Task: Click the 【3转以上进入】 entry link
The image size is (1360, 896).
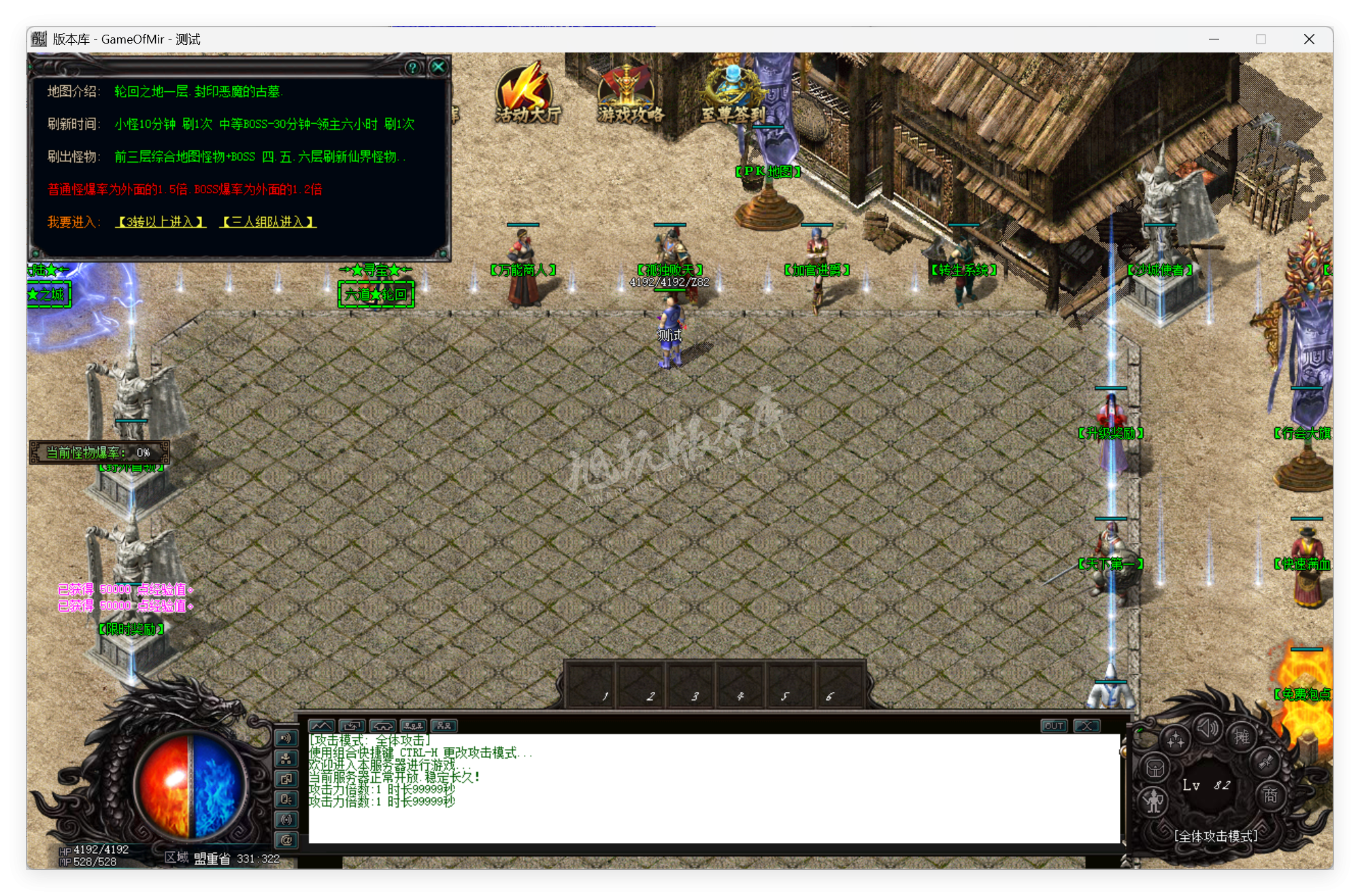Action: pos(160,222)
